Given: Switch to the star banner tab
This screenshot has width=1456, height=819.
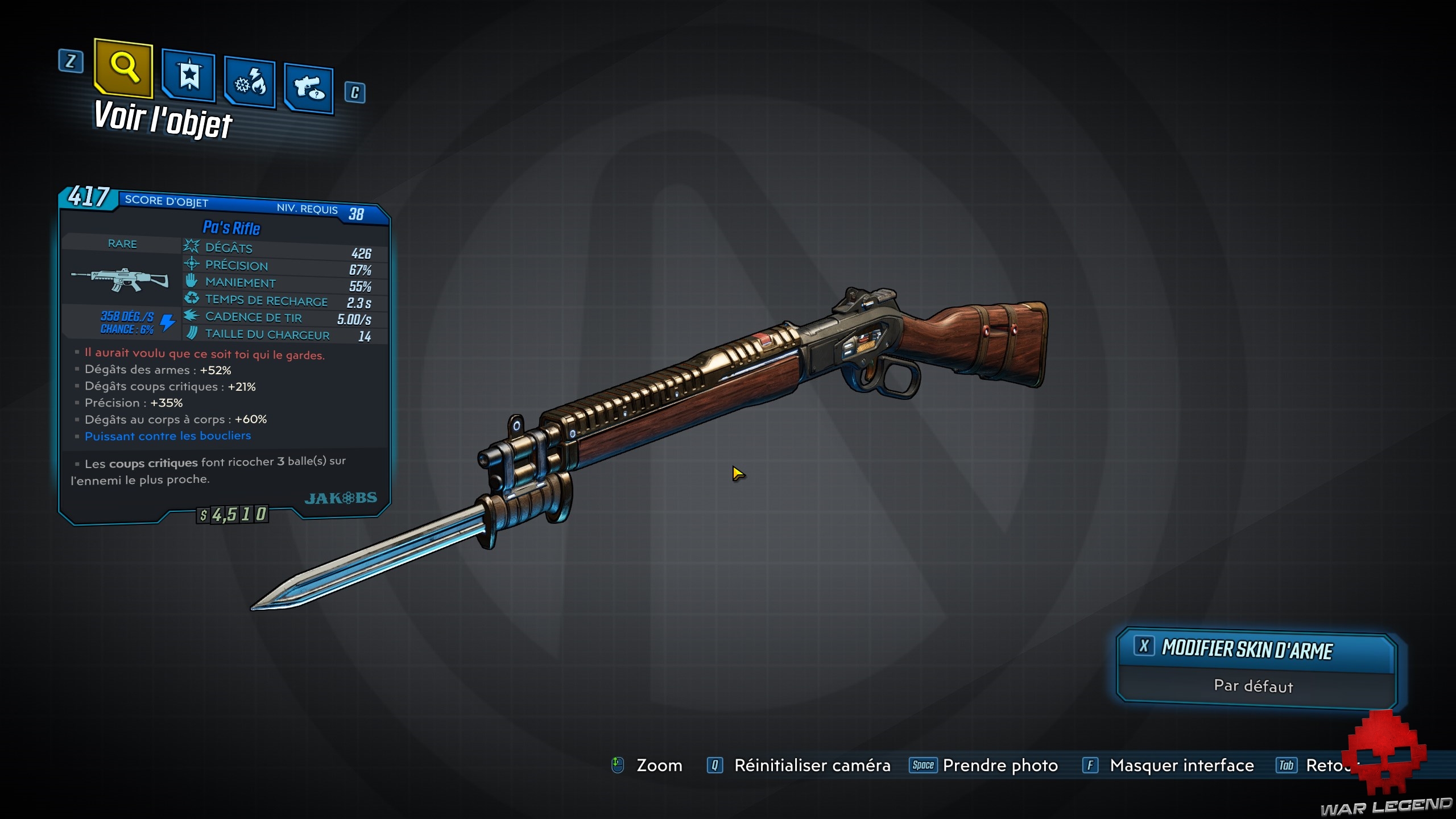Looking at the screenshot, I should pos(188,76).
